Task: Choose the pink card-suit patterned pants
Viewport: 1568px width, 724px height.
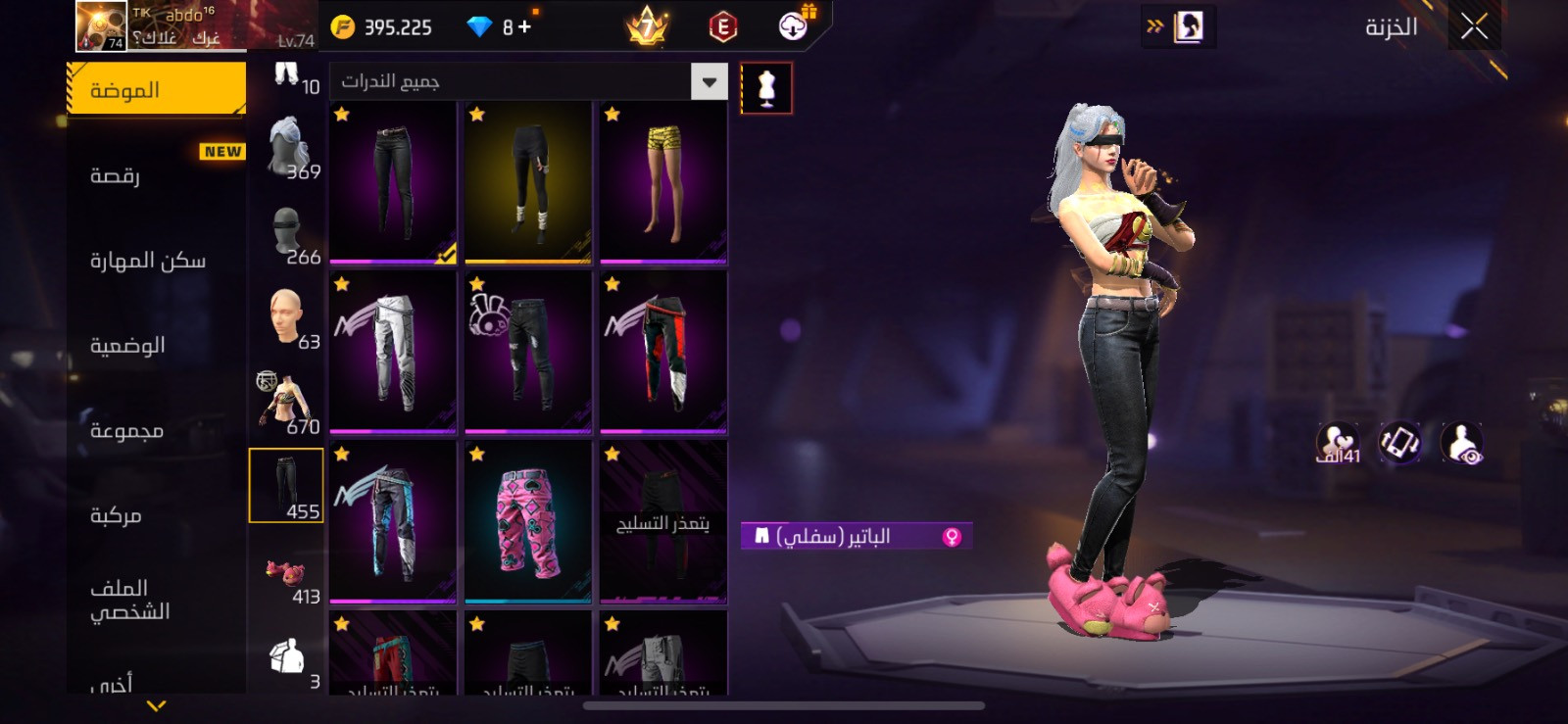Action: point(528,521)
